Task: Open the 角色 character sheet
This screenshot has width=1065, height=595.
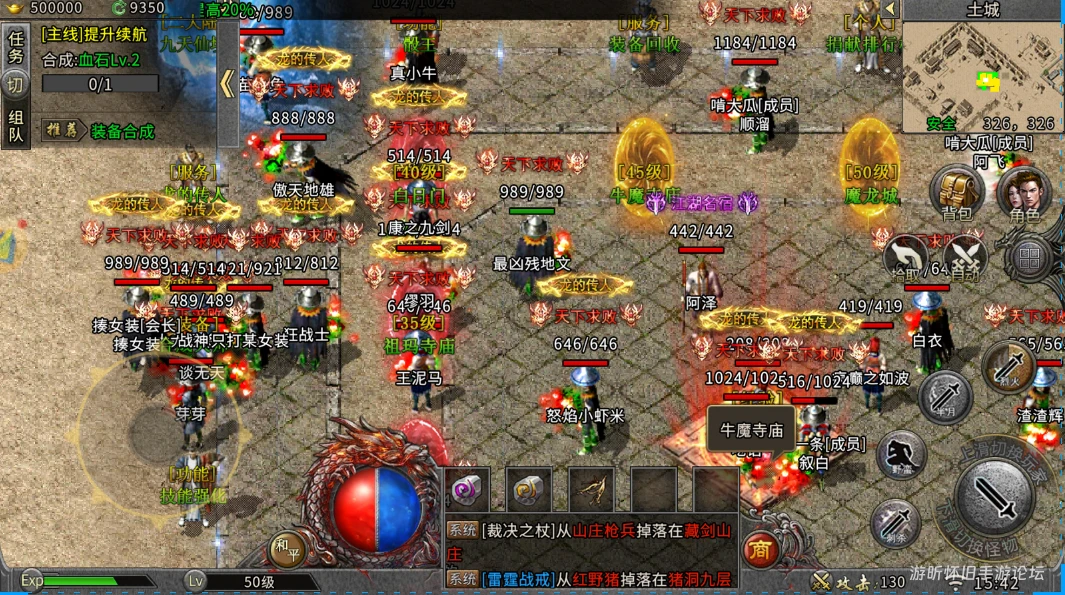Action: 1024,193
